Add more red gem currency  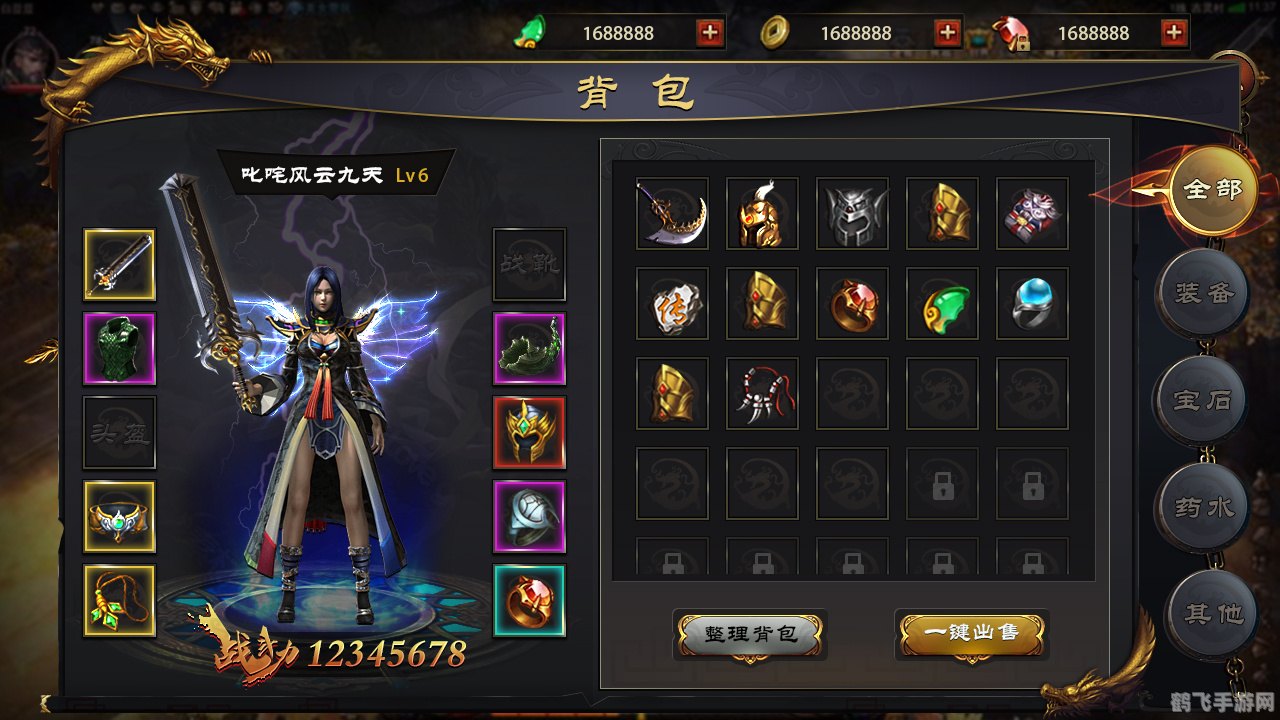tap(1174, 33)
